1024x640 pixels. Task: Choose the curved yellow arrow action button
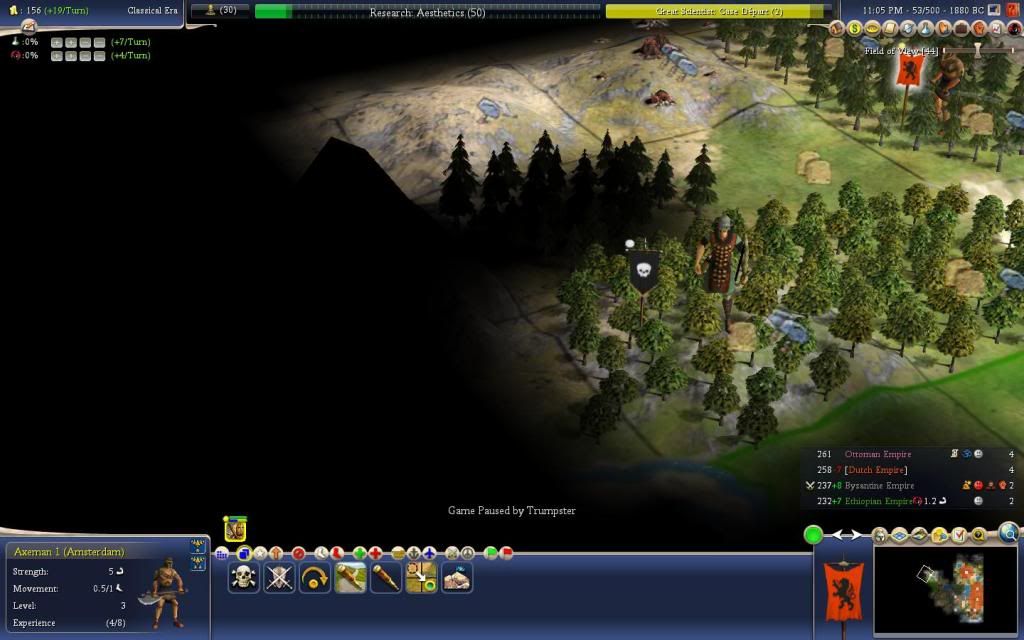(315, 577)
